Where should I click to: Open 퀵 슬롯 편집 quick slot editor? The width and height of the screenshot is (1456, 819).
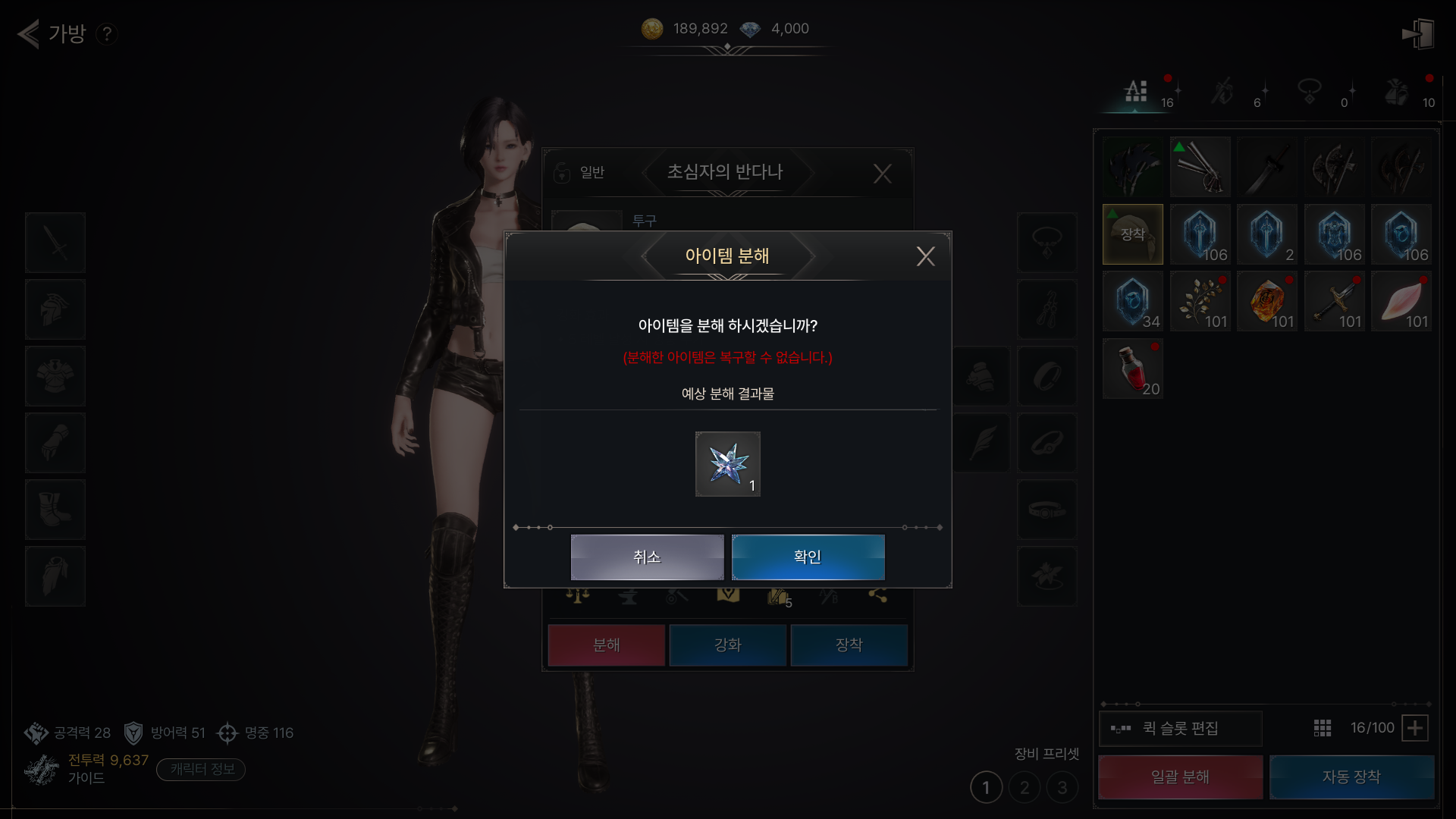point(1180,728)
